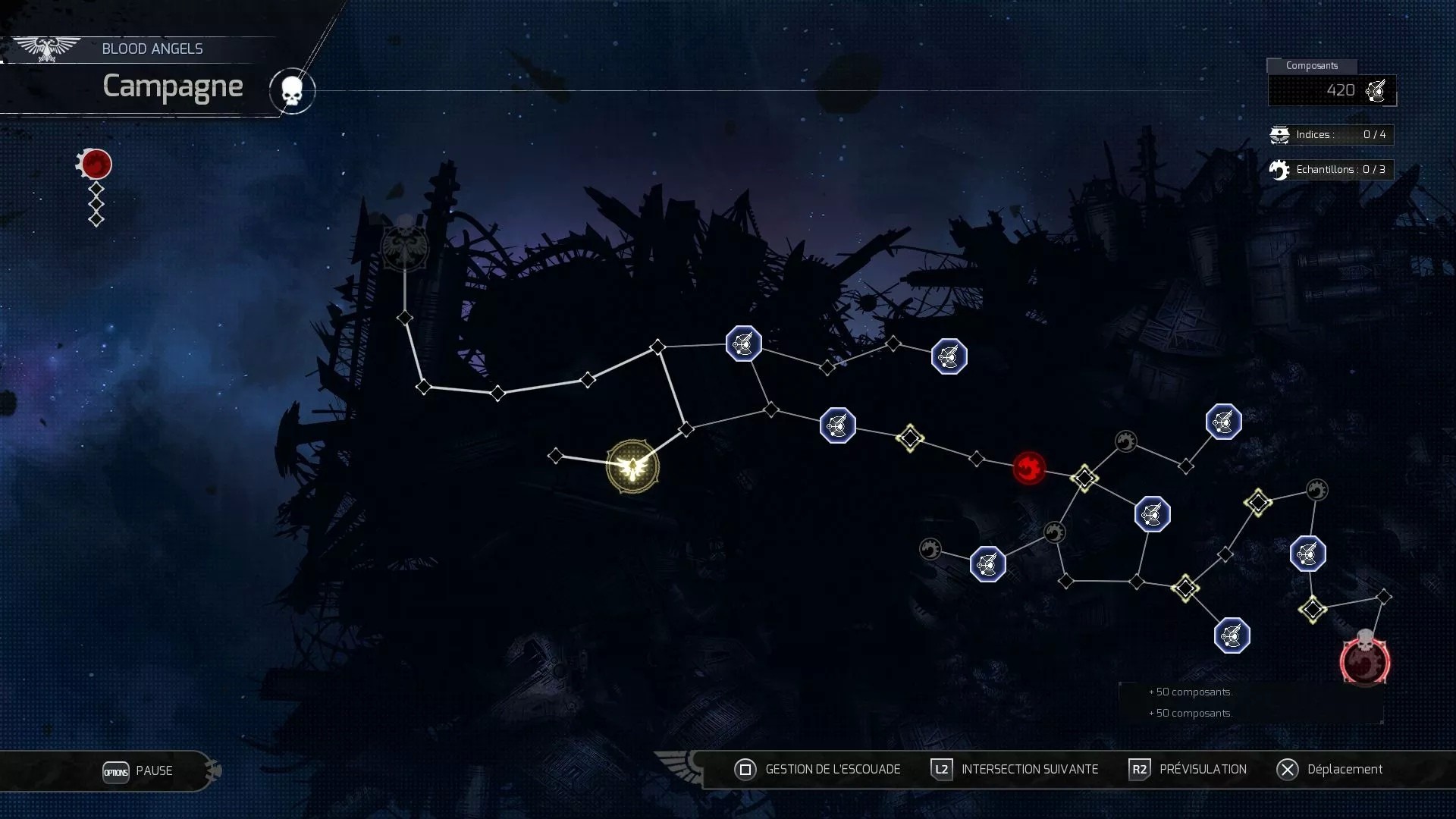Click the red skull boss node bottom right
Viewport: 1456px width, 819px height.
point(1365,661)
